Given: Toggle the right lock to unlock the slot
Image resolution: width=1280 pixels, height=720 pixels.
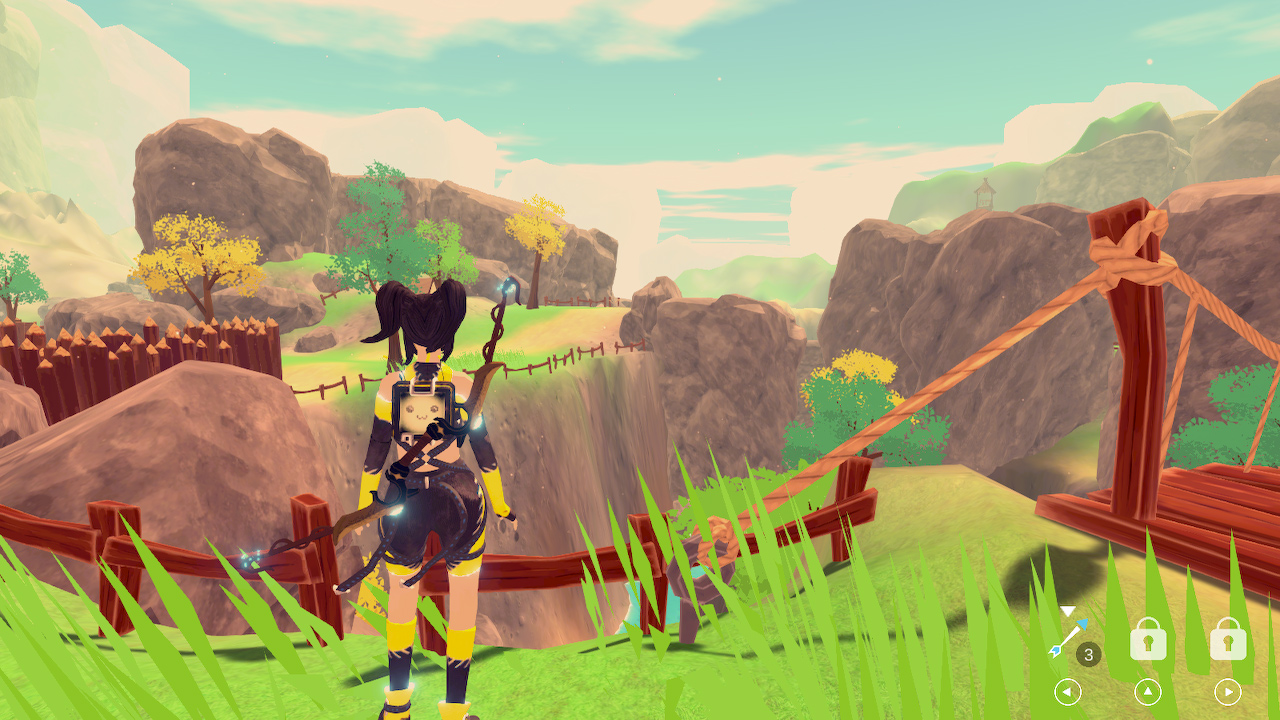Looking at the screenshot, I should pos(1227,637).
